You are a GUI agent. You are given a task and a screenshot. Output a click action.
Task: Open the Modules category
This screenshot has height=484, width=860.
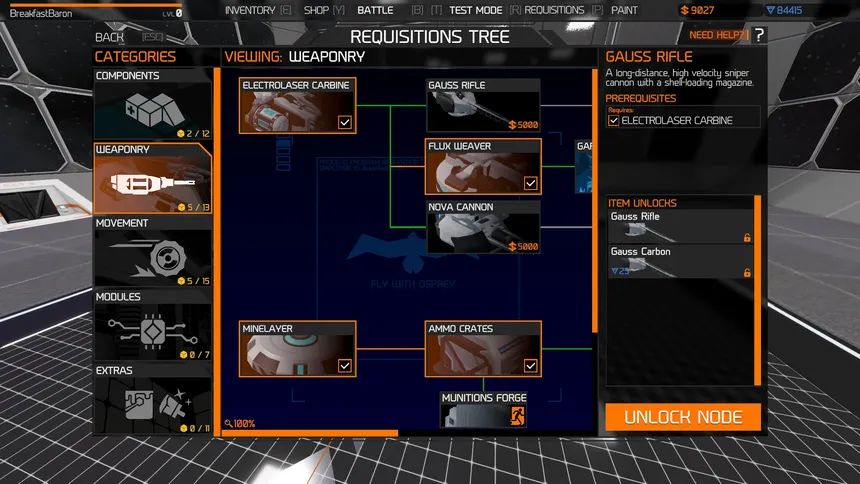coord(153,325)
